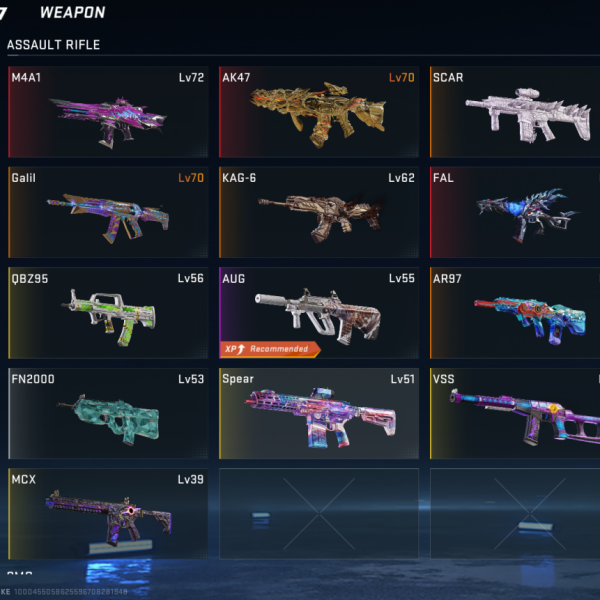
Task: Select the FN2000 rifle card
Action: 108,413
